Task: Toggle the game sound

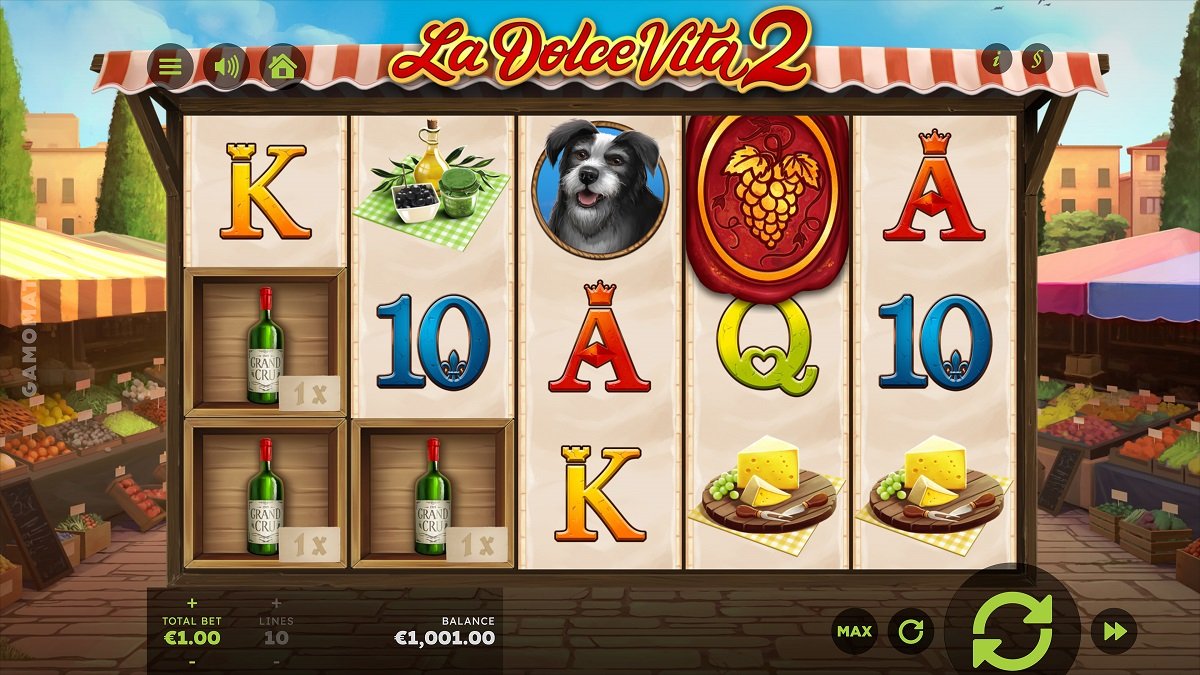Action: 227,67
